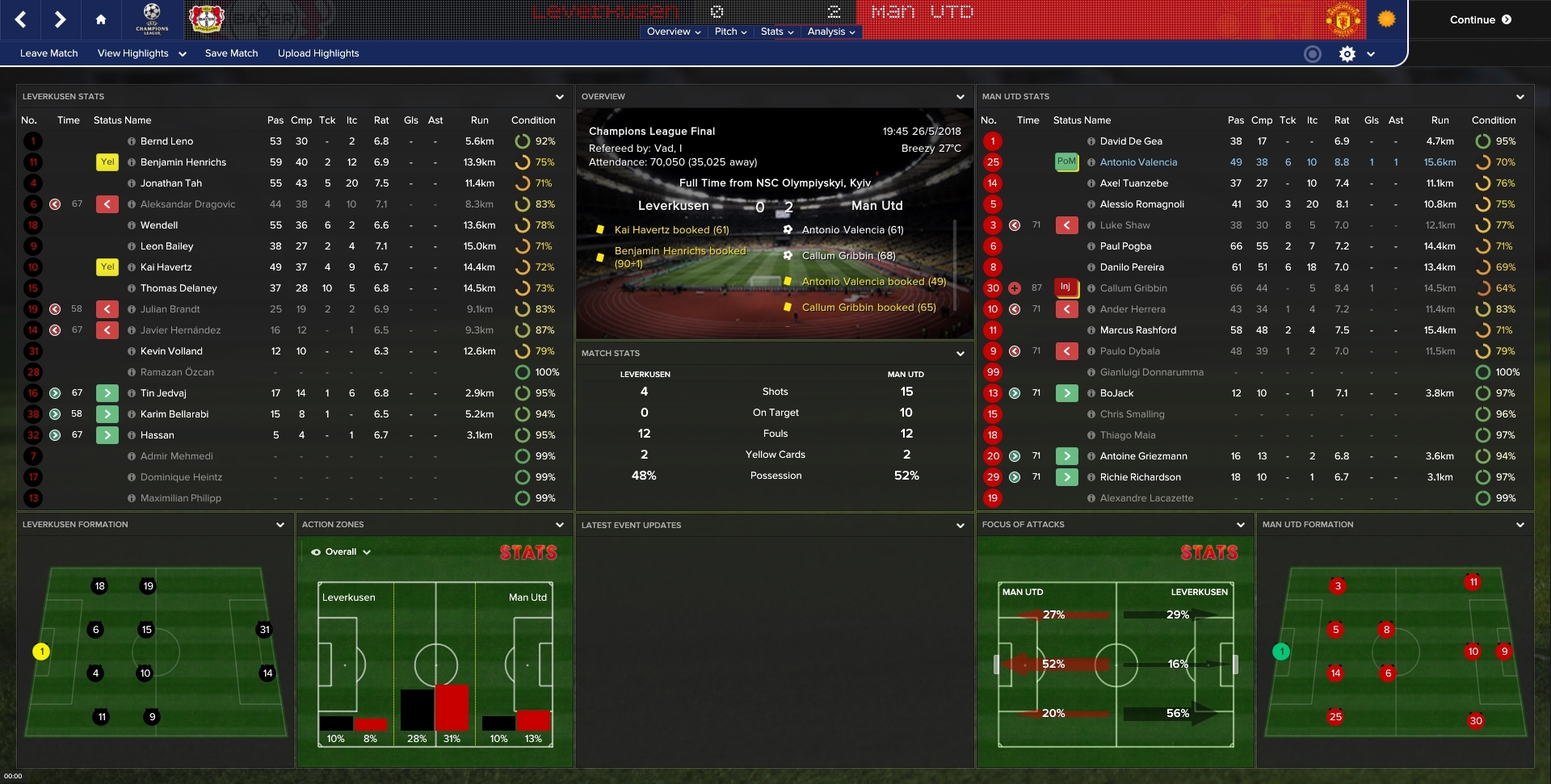Click Antonio Valencia's Player of the Match icon
1551x784 pixels.
pyautogui.click(x=1067, y=162)
